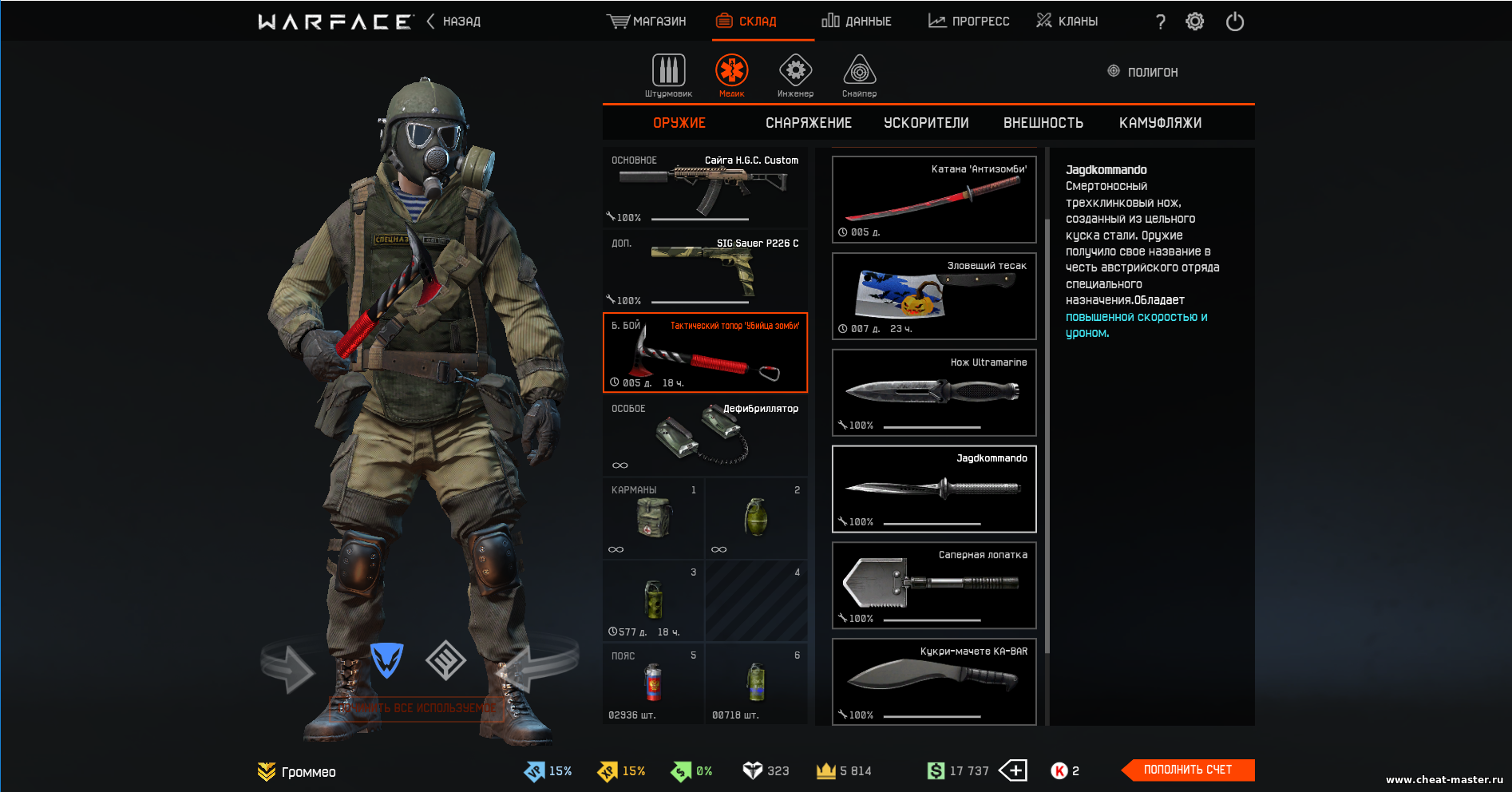Click the power quit icon
The width and height of the screenshot is (1512, 792).
click(x=1235, y=22)
